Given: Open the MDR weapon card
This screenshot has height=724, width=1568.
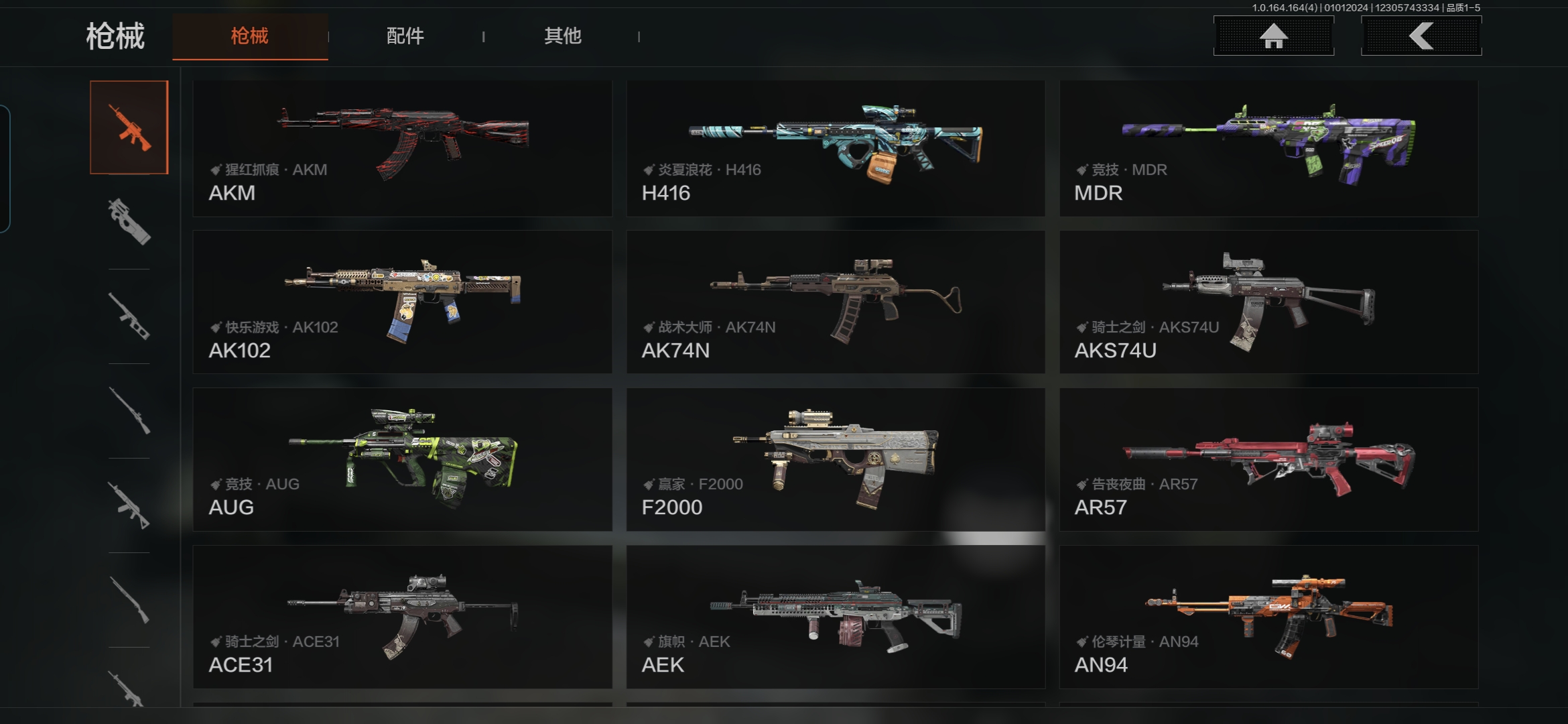Looking at the screenshot, I should (1268, 148).
